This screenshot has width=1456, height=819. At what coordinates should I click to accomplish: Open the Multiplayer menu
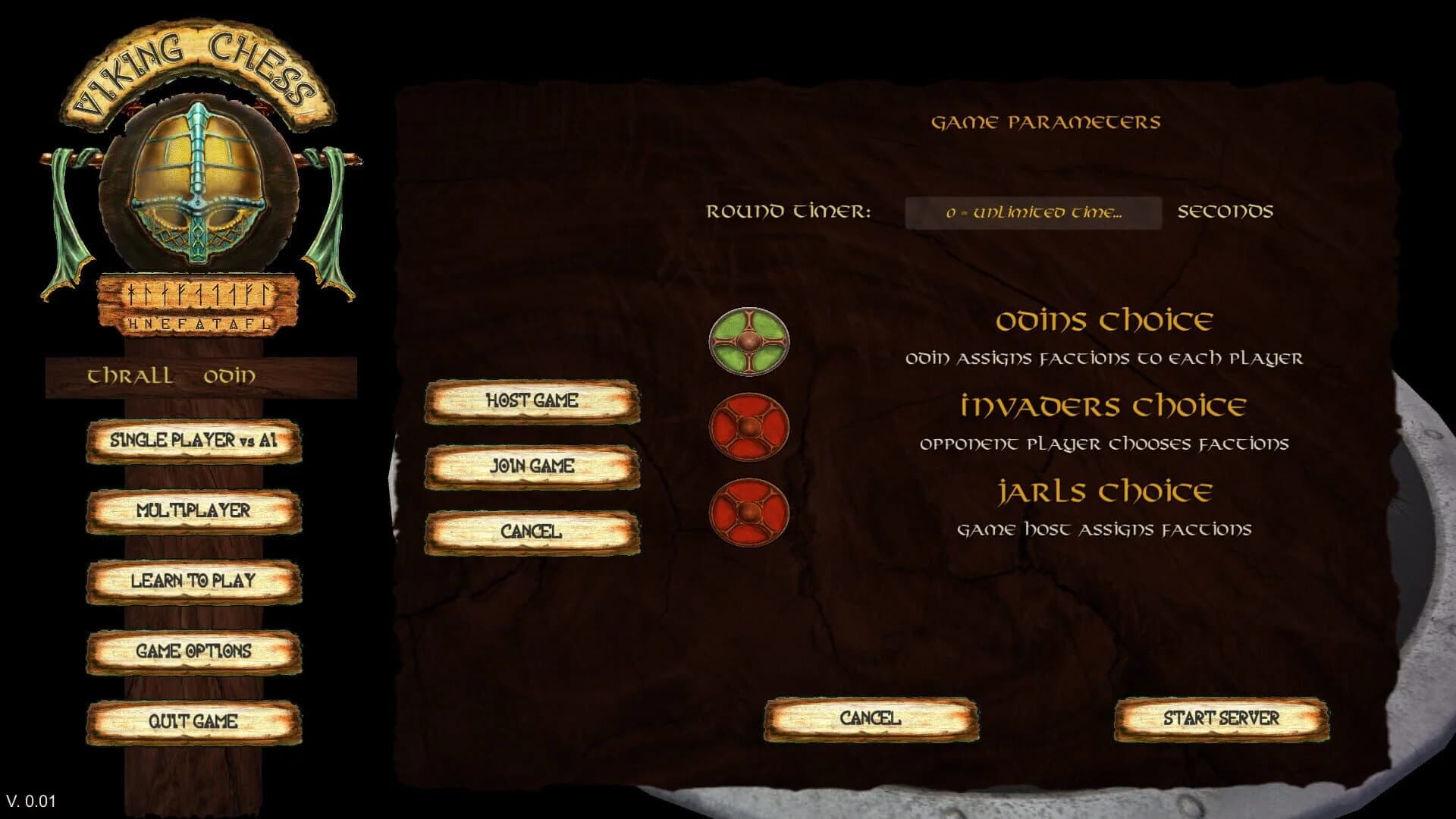(x=193, y=511)
